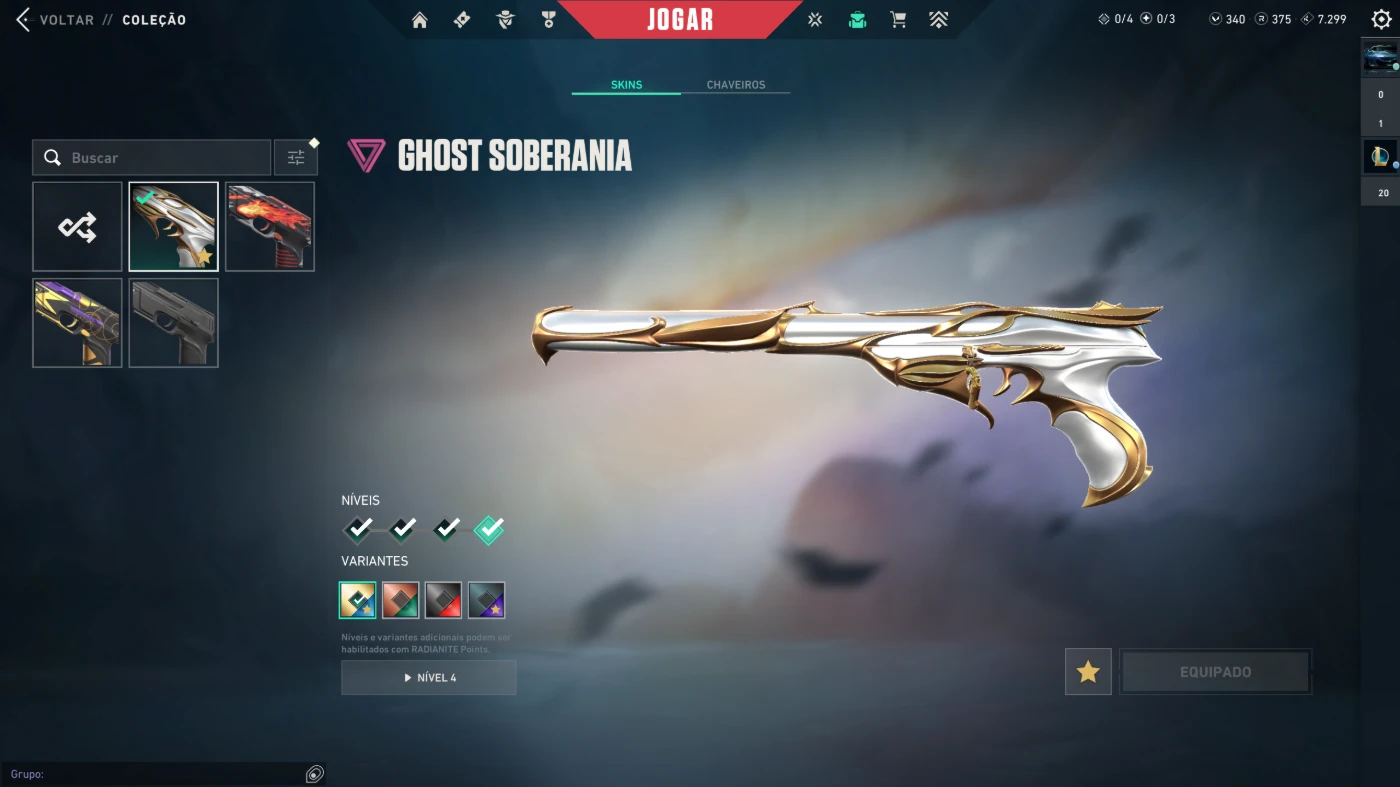Choose the random skin shuffle tile
This screenshot has height=787, width=1400.
[77, 227]
